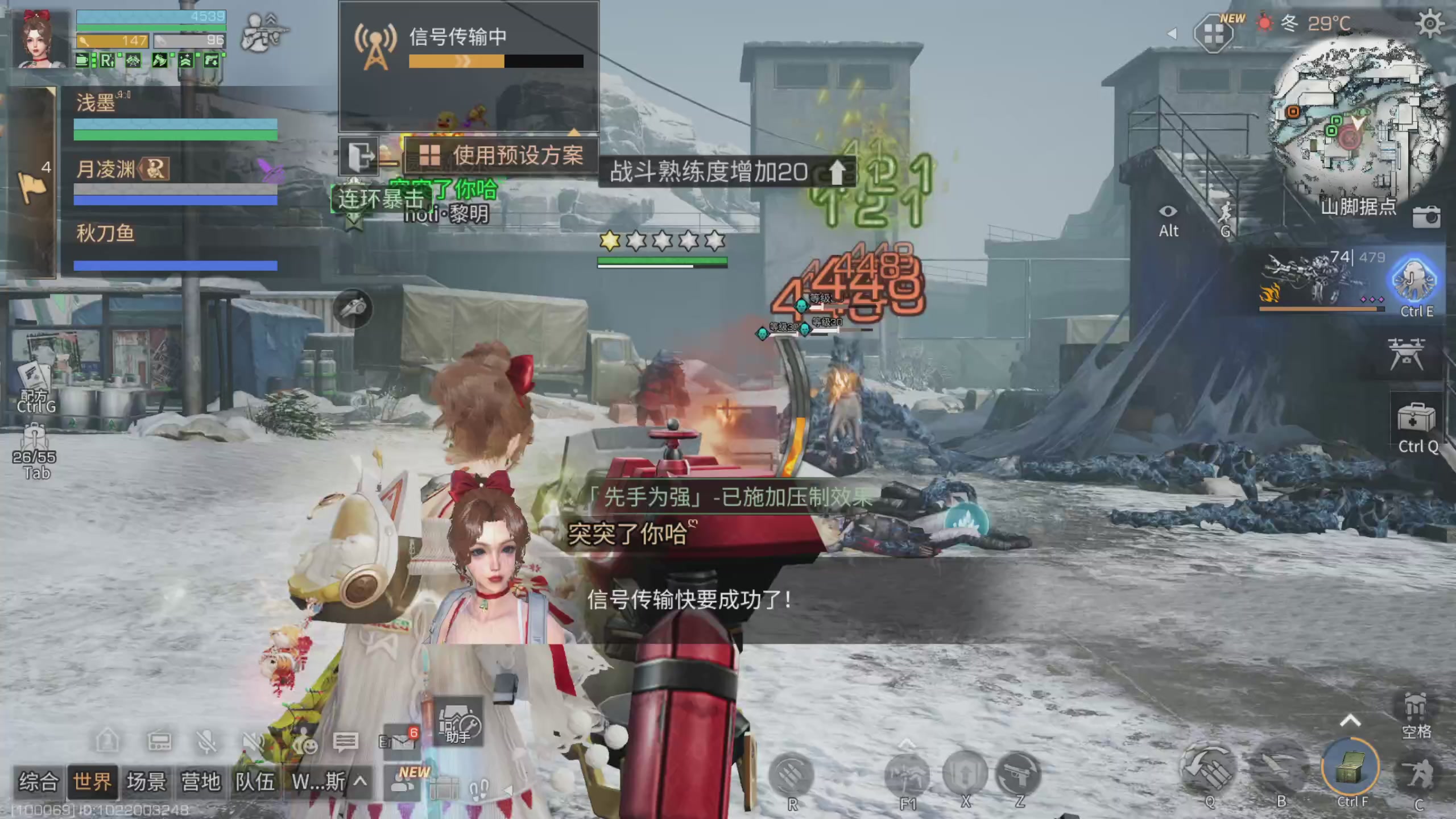Image resolution: width=1456 pixels, height=819 pixels.
Task: Toggle the Alt eye observation mode
Action: 1167,210
